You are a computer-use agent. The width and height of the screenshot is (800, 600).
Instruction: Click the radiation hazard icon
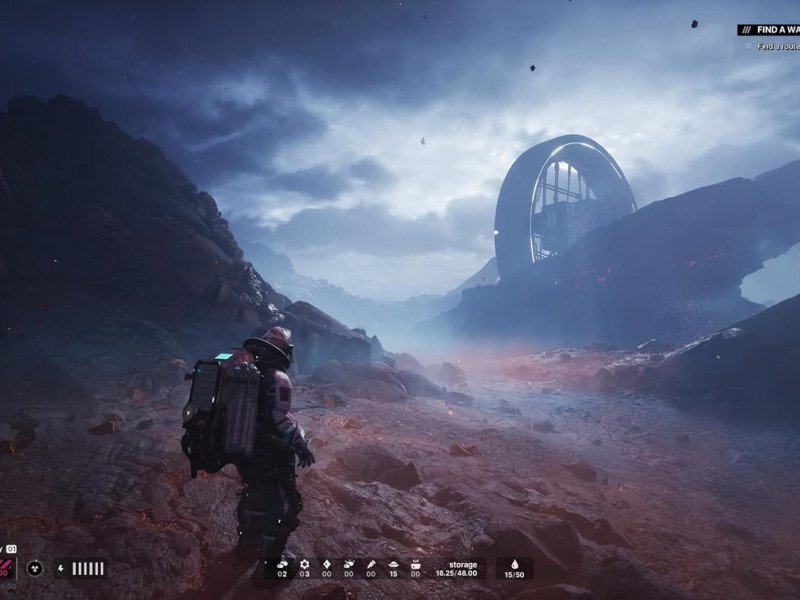[x=35, y=568]
